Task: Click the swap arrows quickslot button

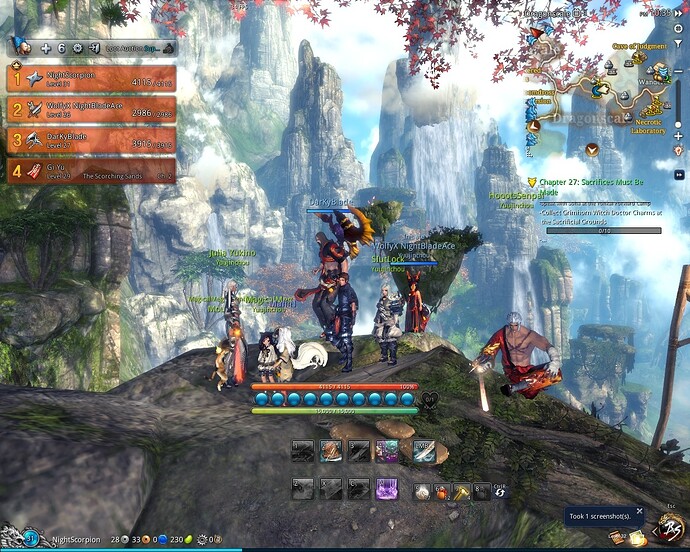Action: tap(500, 493)
